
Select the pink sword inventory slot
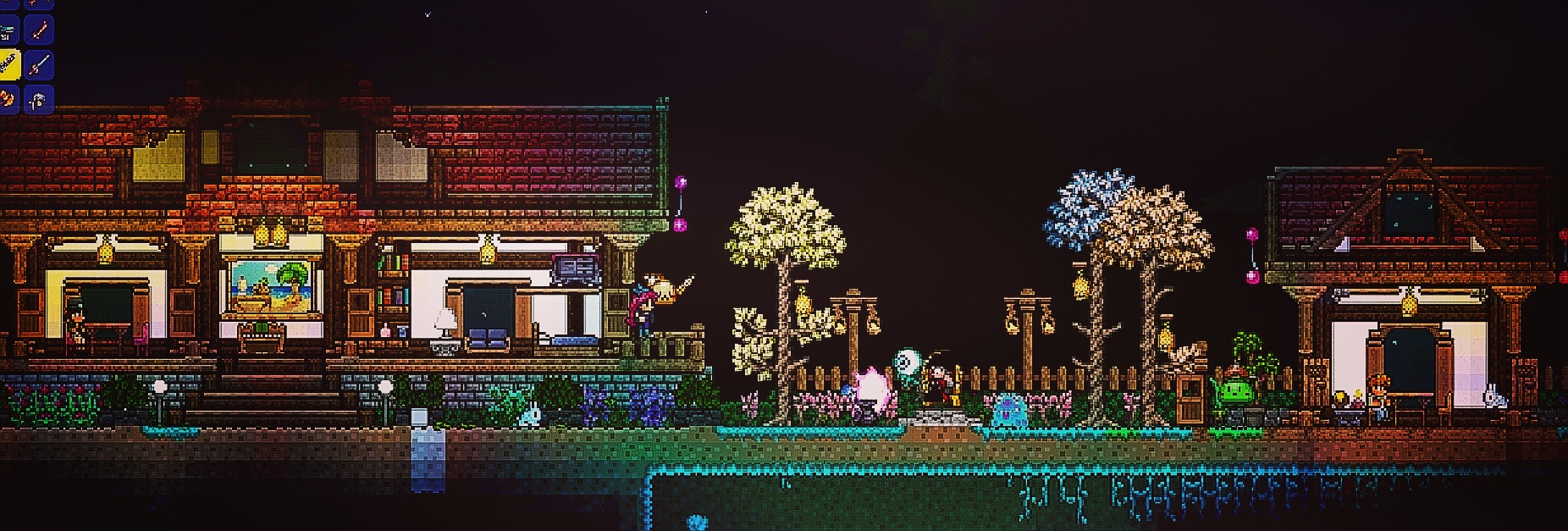39,31
